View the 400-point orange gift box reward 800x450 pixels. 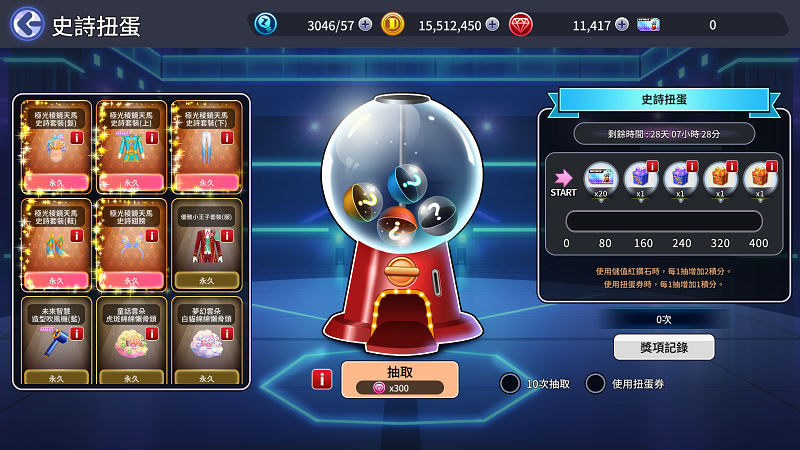coord(759,180)
